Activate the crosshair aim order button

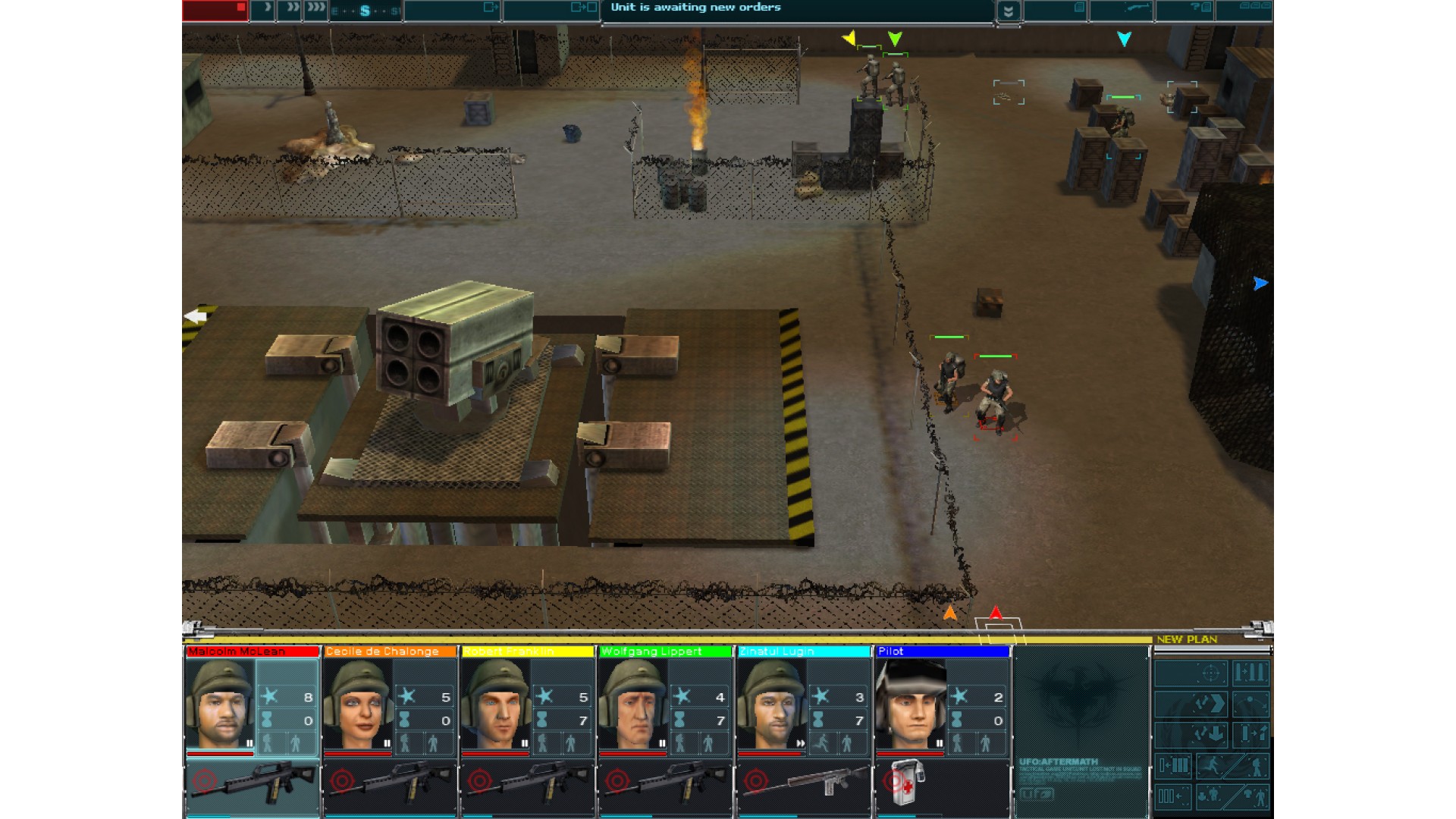pyautogui.click(x=1210, y=673)
